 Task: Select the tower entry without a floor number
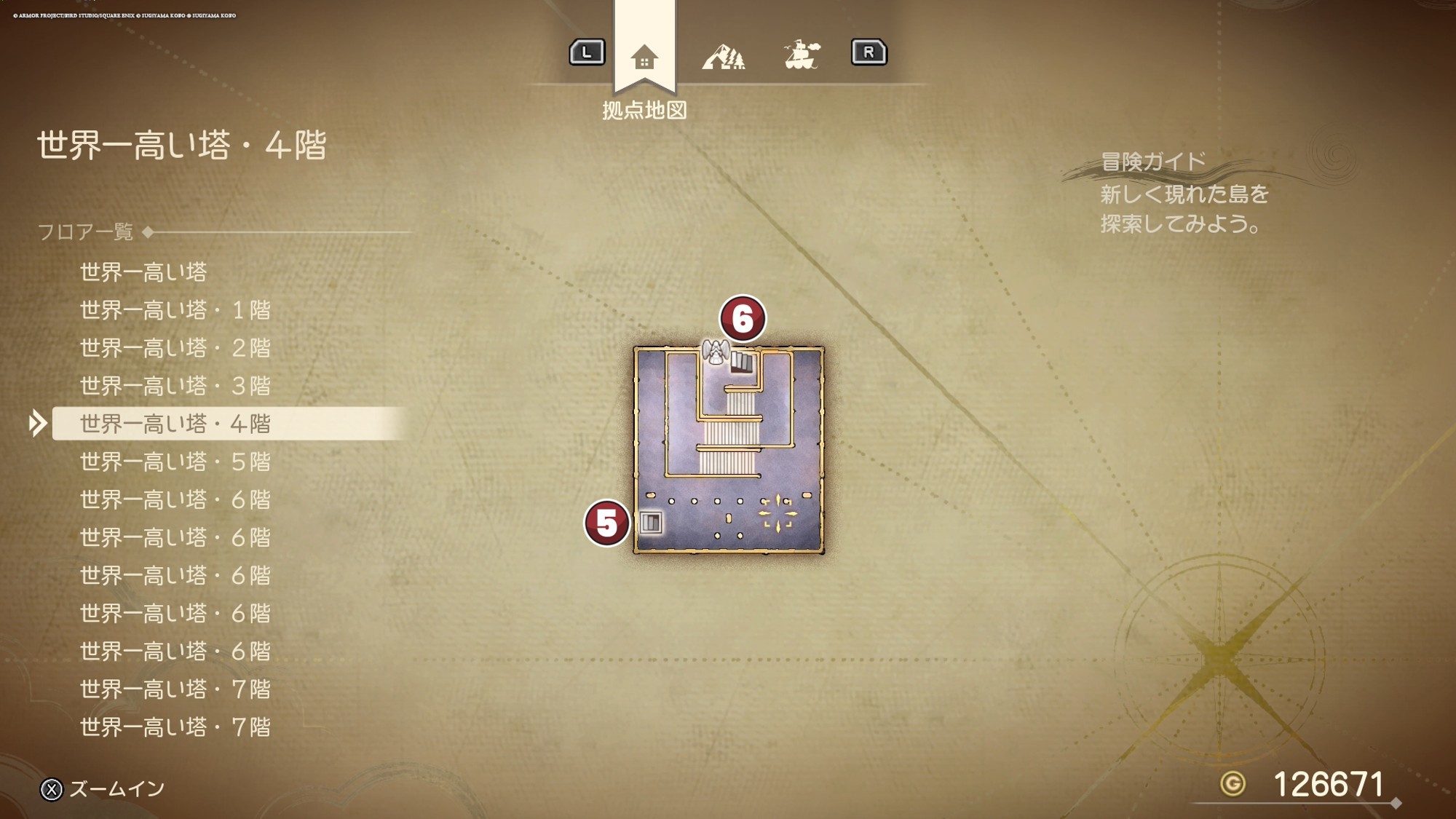(x=143, y=272)
